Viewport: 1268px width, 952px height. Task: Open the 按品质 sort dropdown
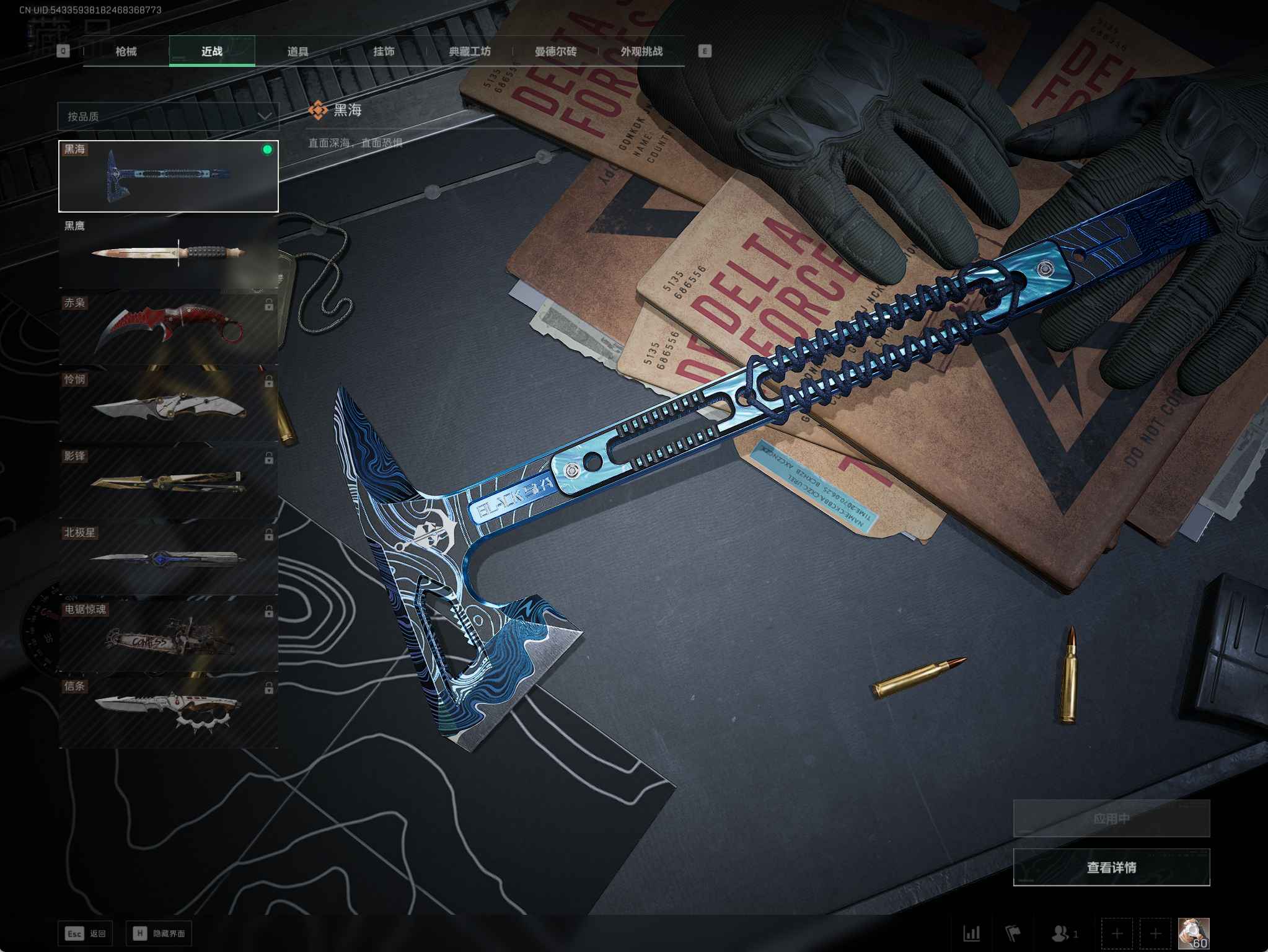(169, 117)
